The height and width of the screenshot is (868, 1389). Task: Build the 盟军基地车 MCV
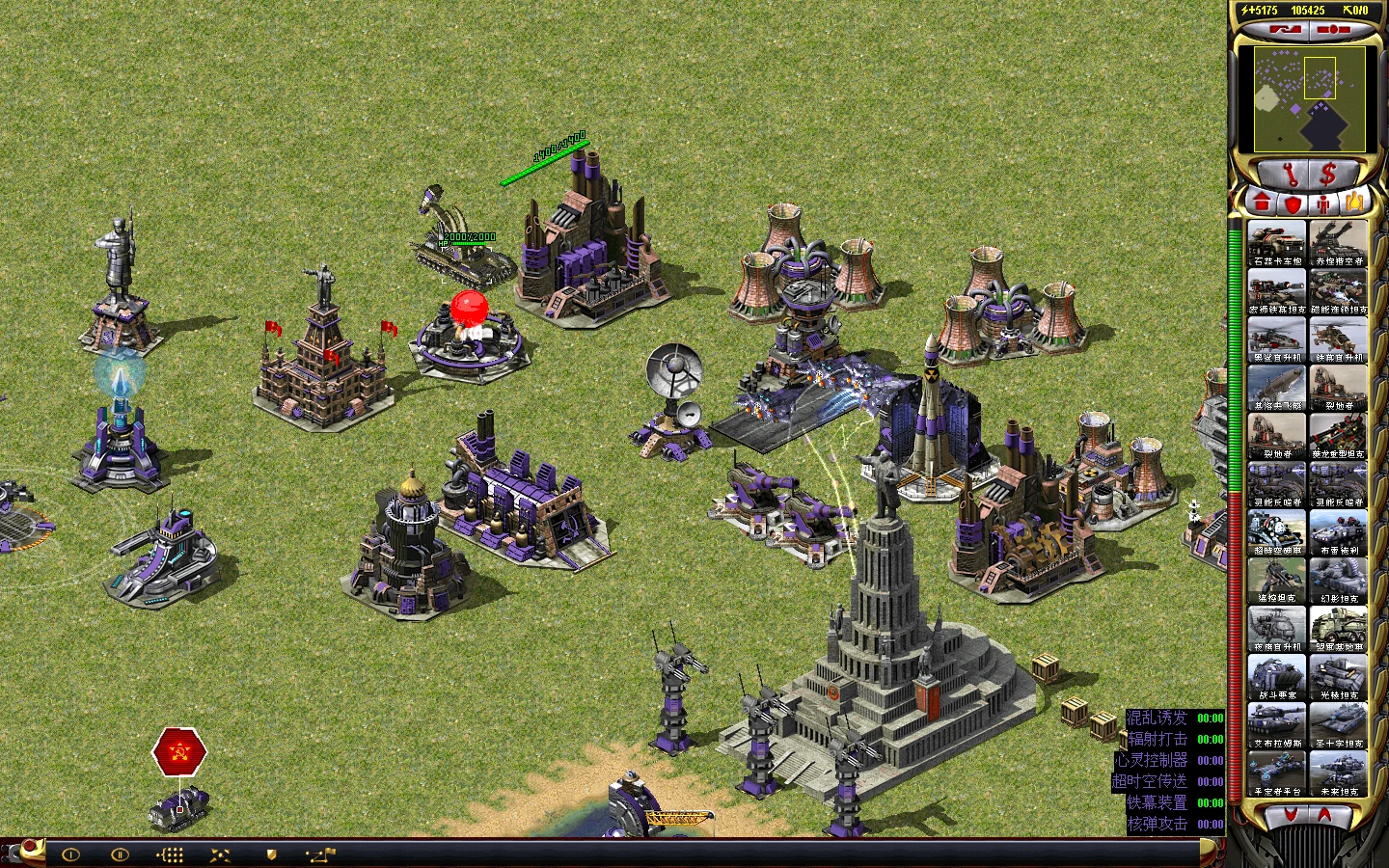[x=1338, y=628]
